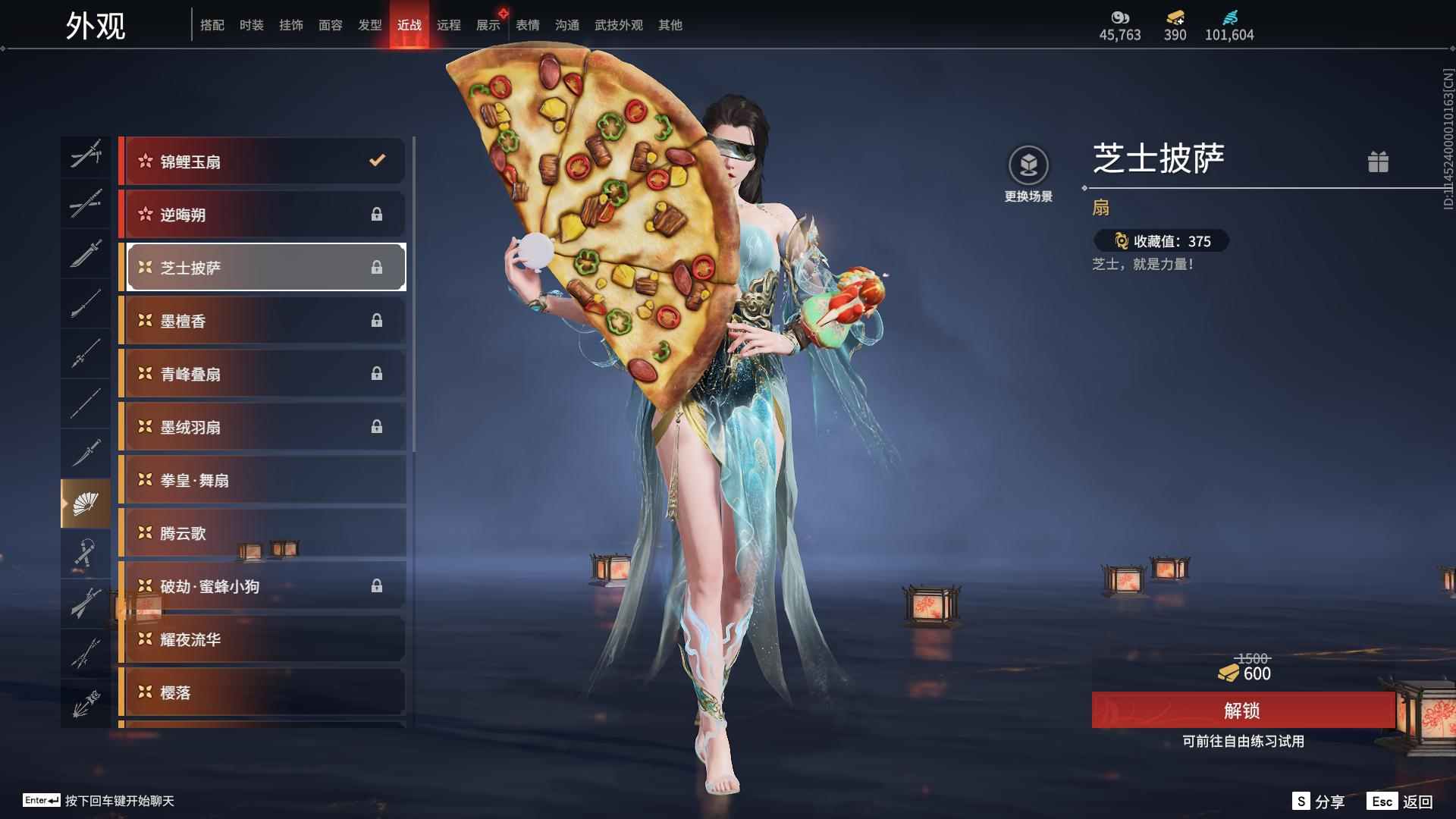Unlock the cheese pizza fan with 解锁
The width and height of the screenshot is (1456, 819).
pyautogui.click(x=1242, y=711)
